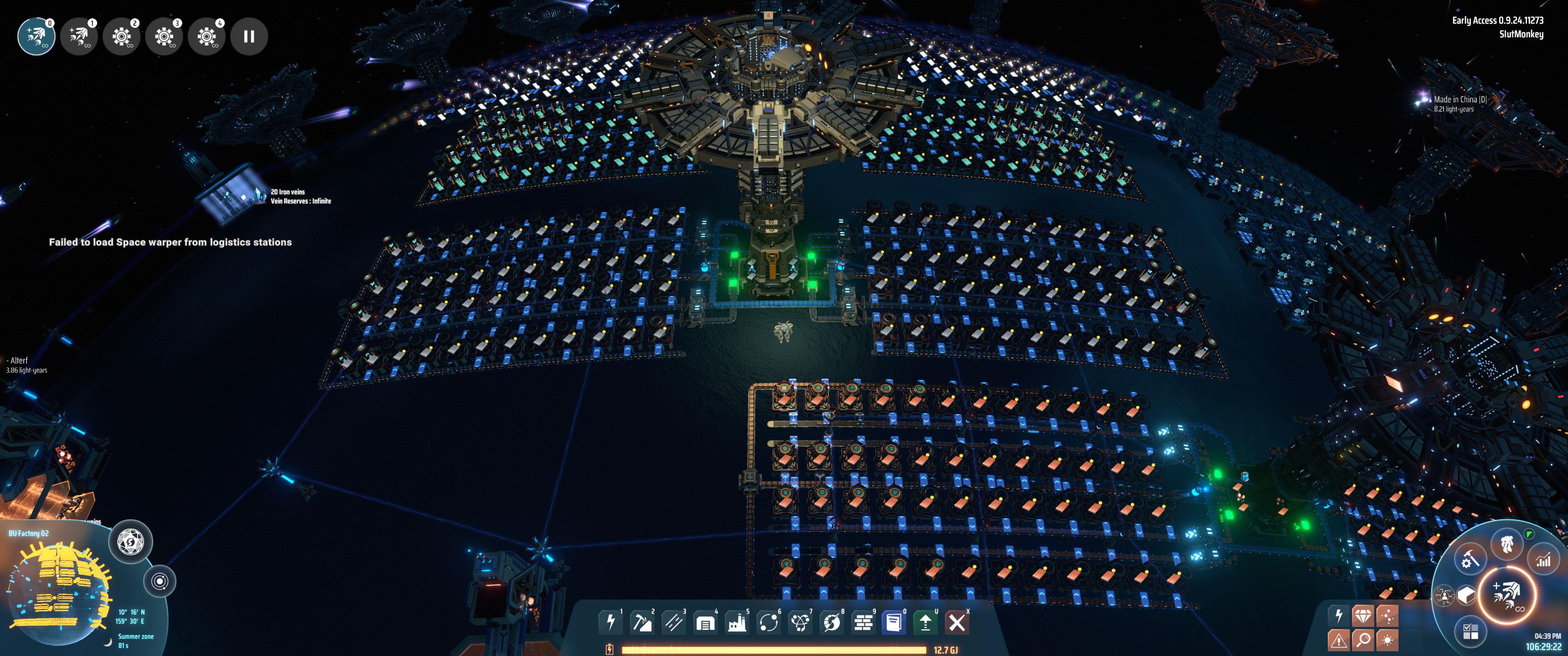Open the blue blueprint book

coord(894,622)
